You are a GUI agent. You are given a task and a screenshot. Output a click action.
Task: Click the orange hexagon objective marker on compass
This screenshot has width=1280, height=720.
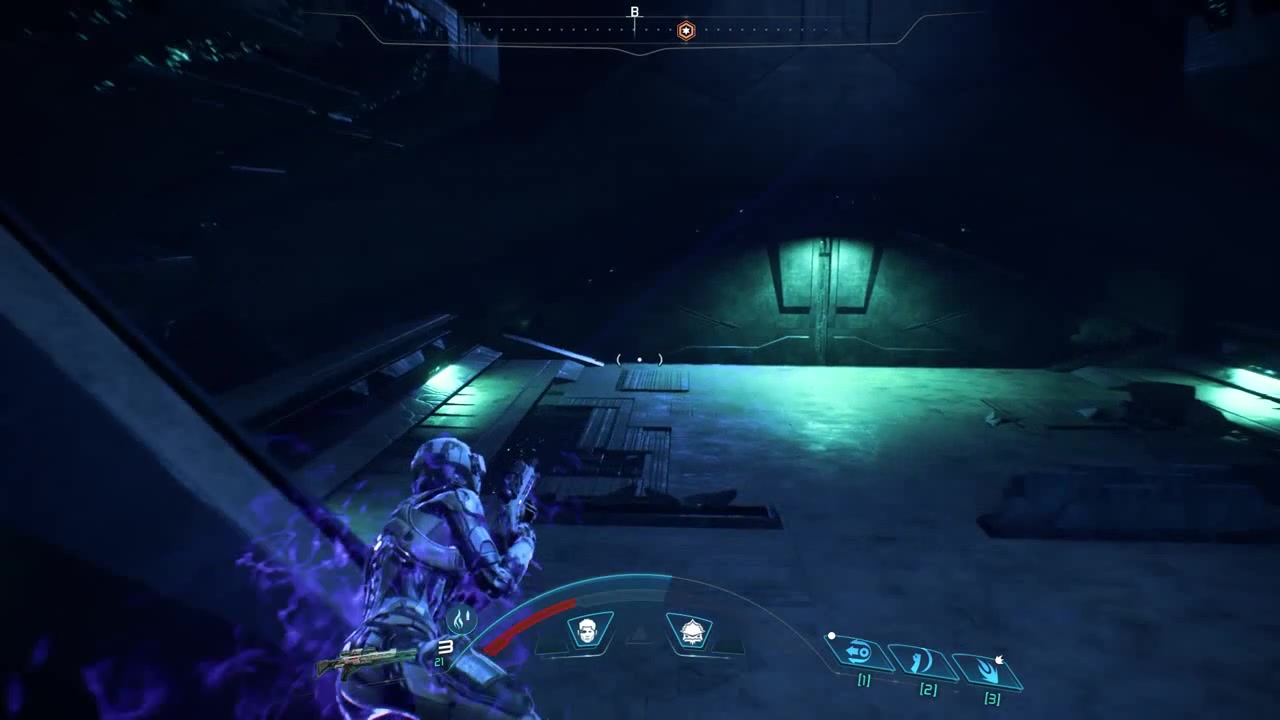tap(686, 31)
